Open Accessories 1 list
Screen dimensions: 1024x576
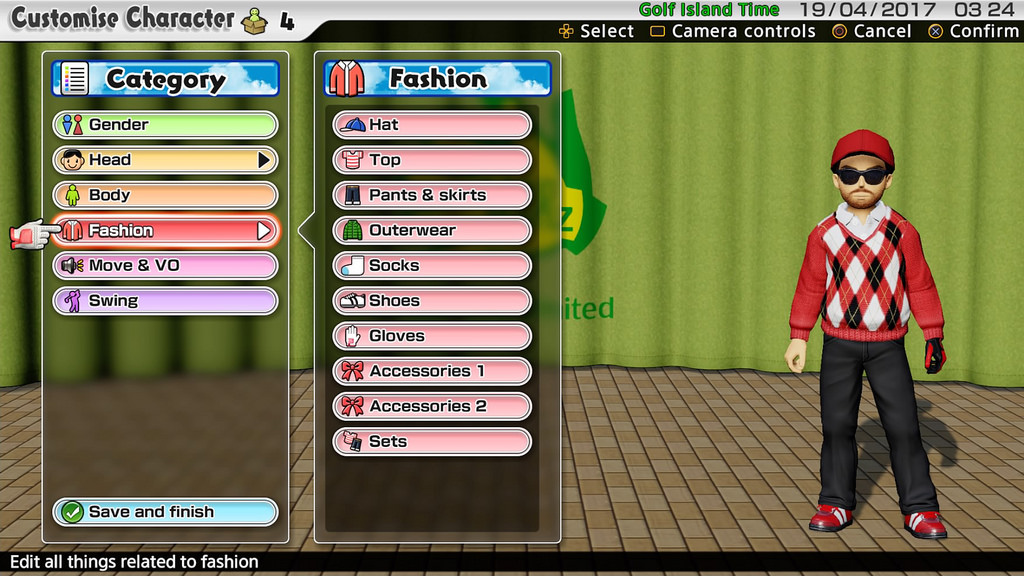point(431,371)
